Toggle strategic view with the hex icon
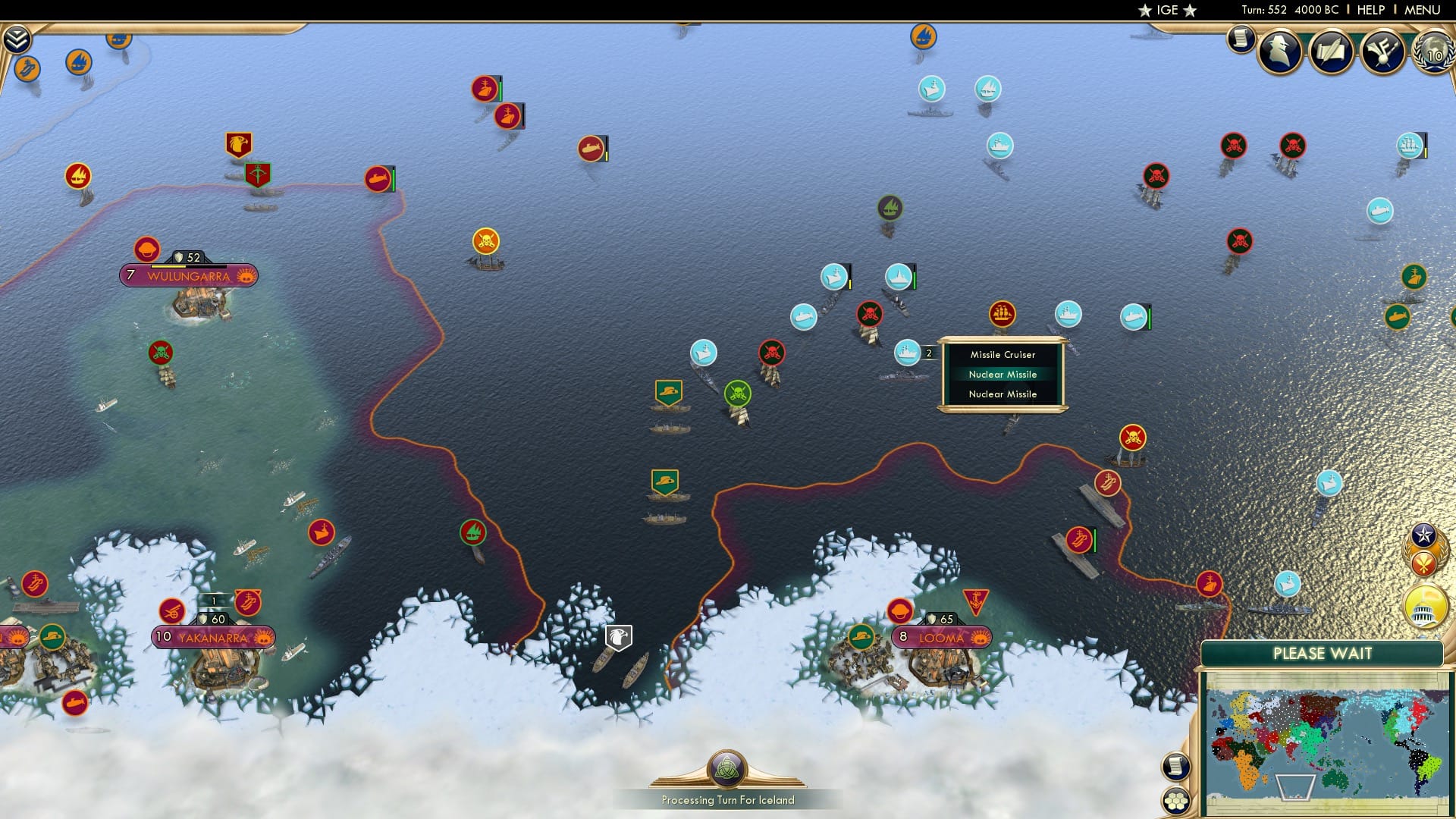 (x=1175, y=800)
